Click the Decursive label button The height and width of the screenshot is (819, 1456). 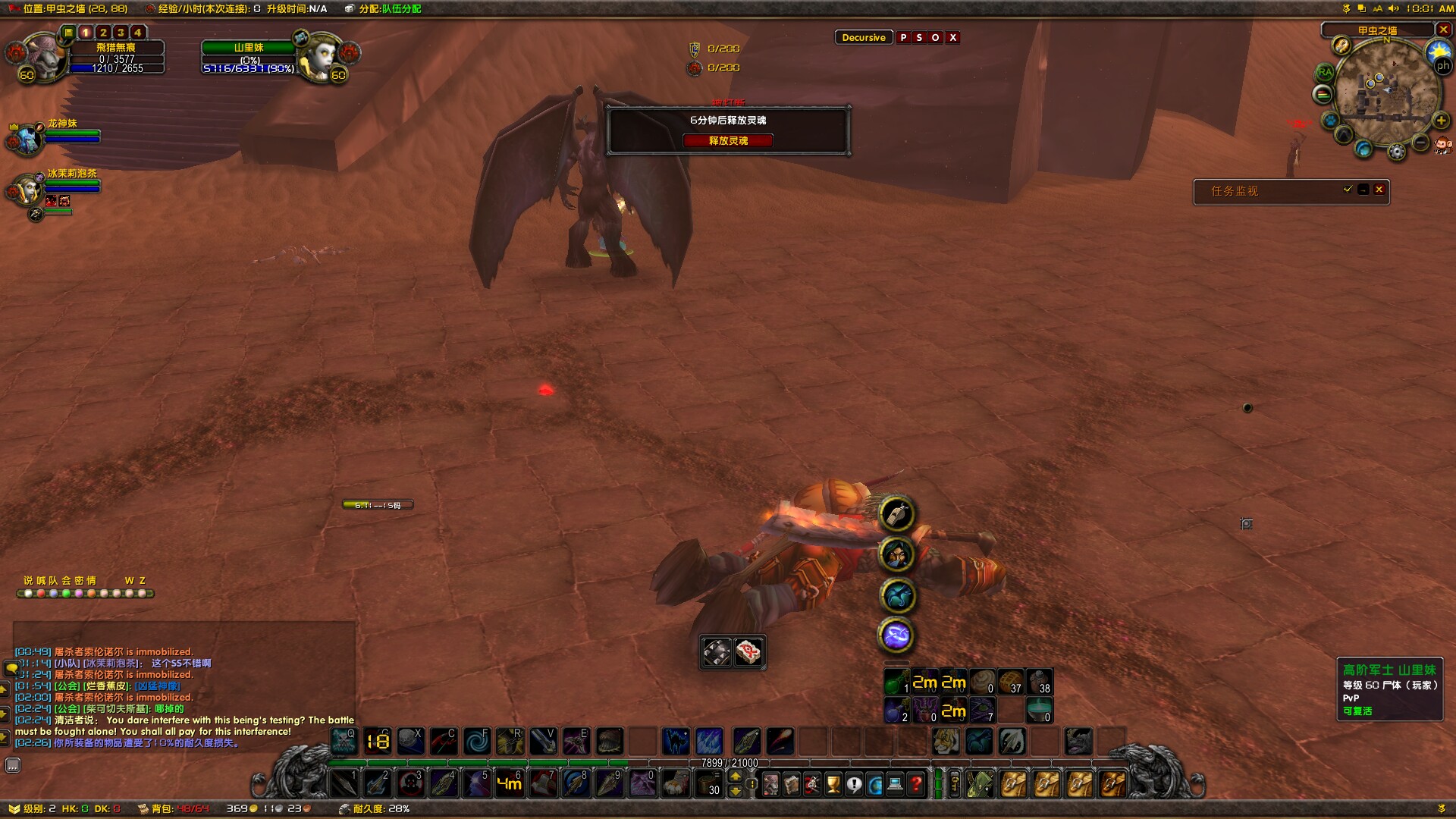point(864,37)
